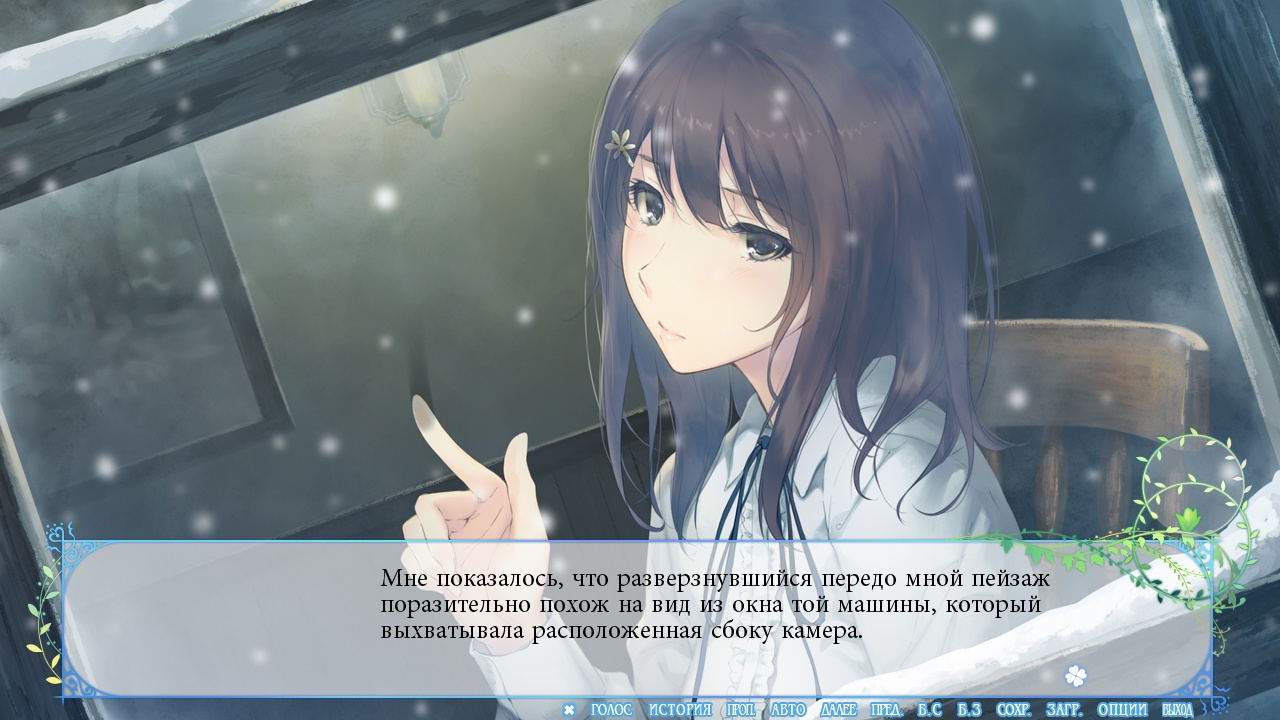Toggle АВТО auto-read mode
Image resolution: width=1280 pixels, height=720 pixels.
coord(788,710)
